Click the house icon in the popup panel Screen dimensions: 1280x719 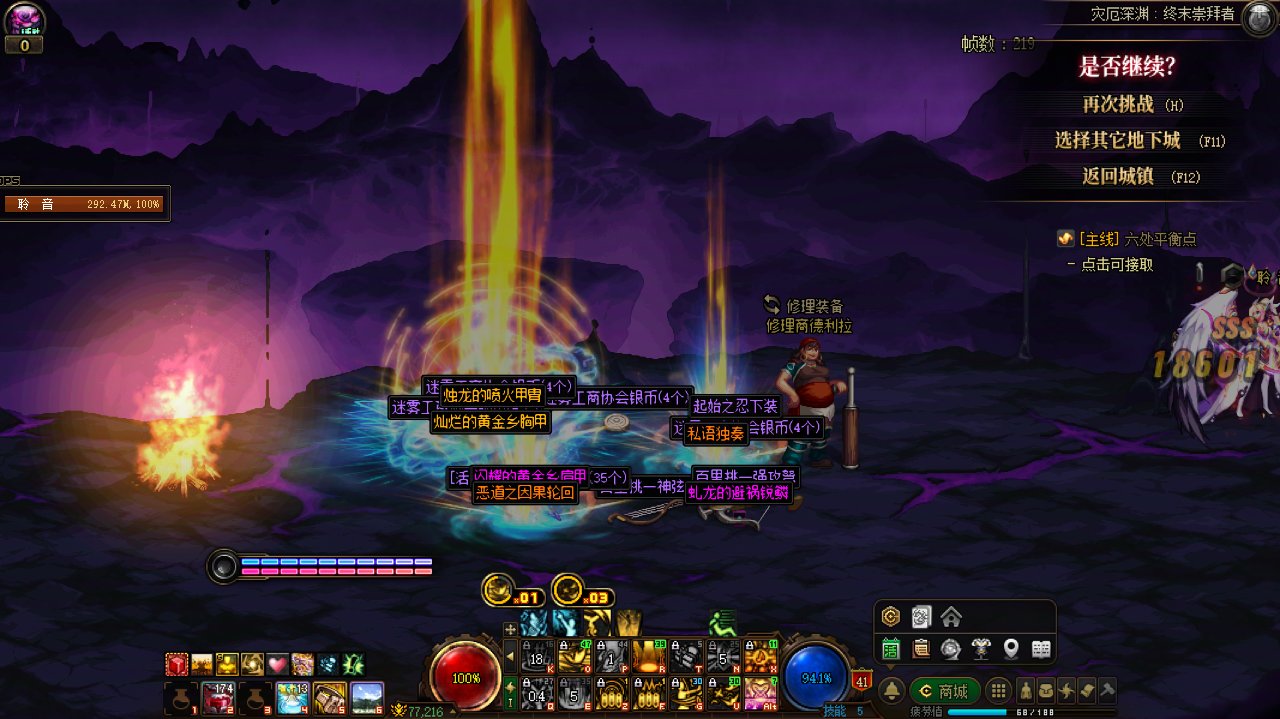pos(950,616)
